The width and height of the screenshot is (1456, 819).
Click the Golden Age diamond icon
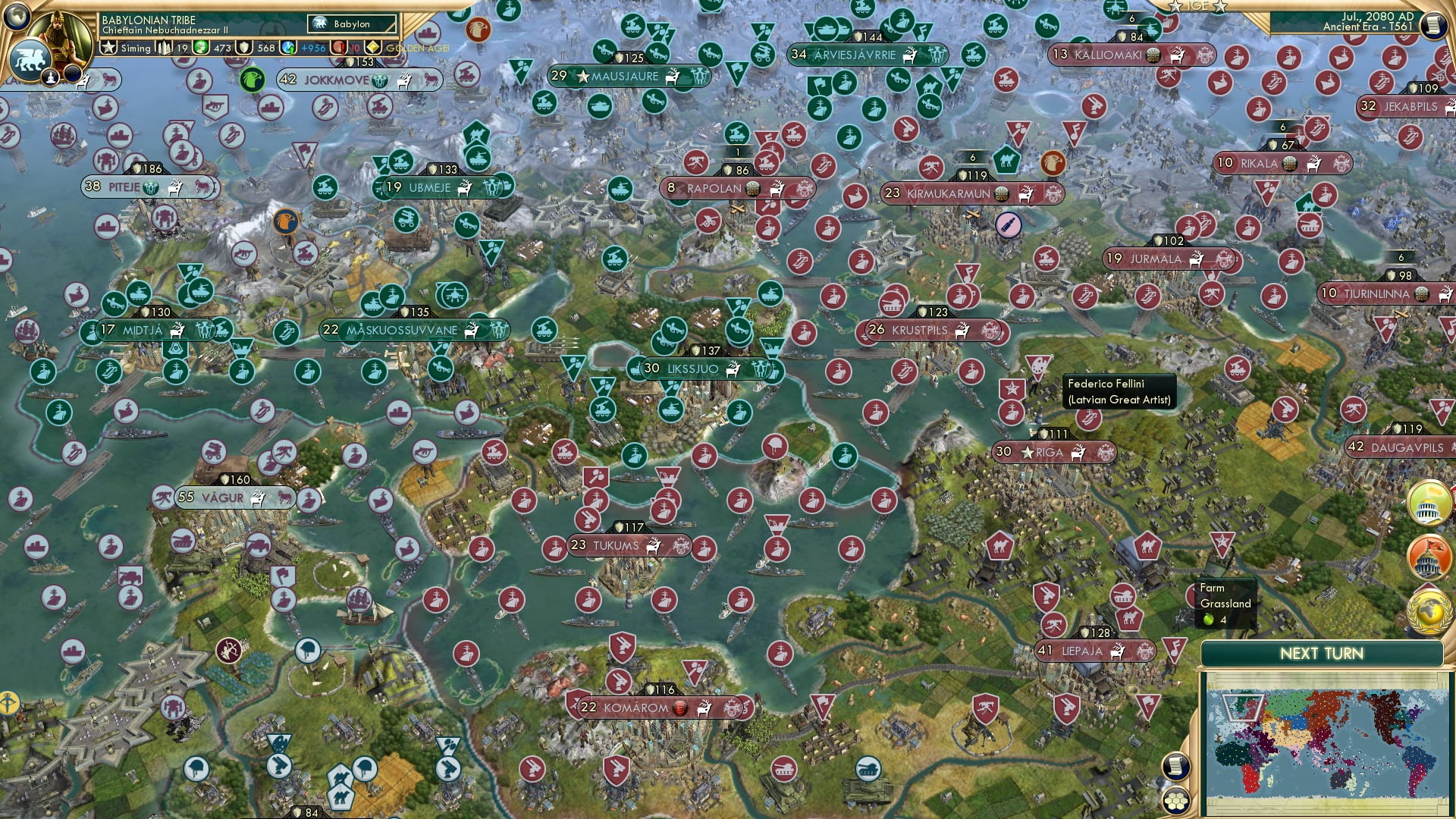tap(372, 47)
